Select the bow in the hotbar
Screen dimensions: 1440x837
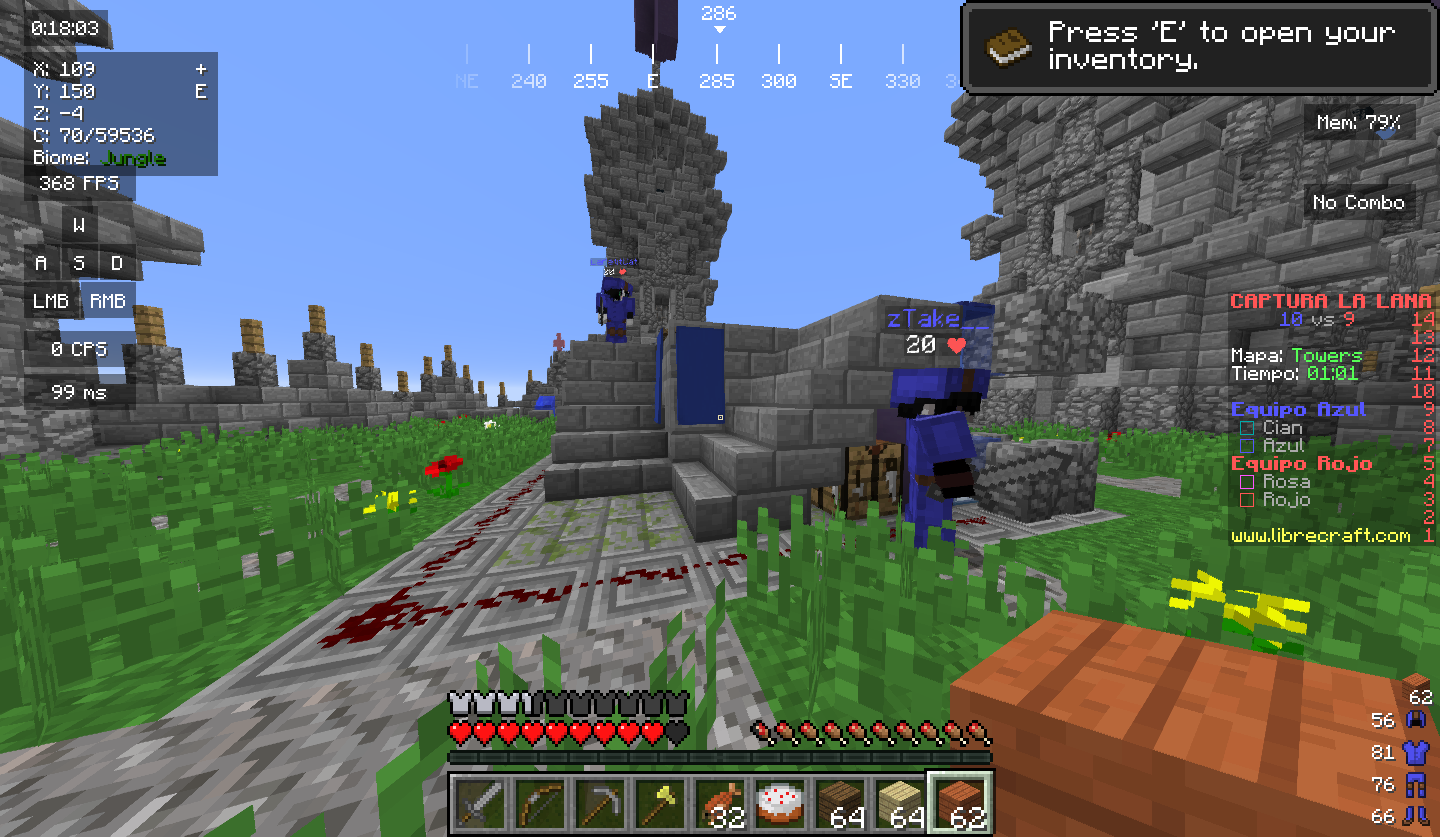point(540,803)
